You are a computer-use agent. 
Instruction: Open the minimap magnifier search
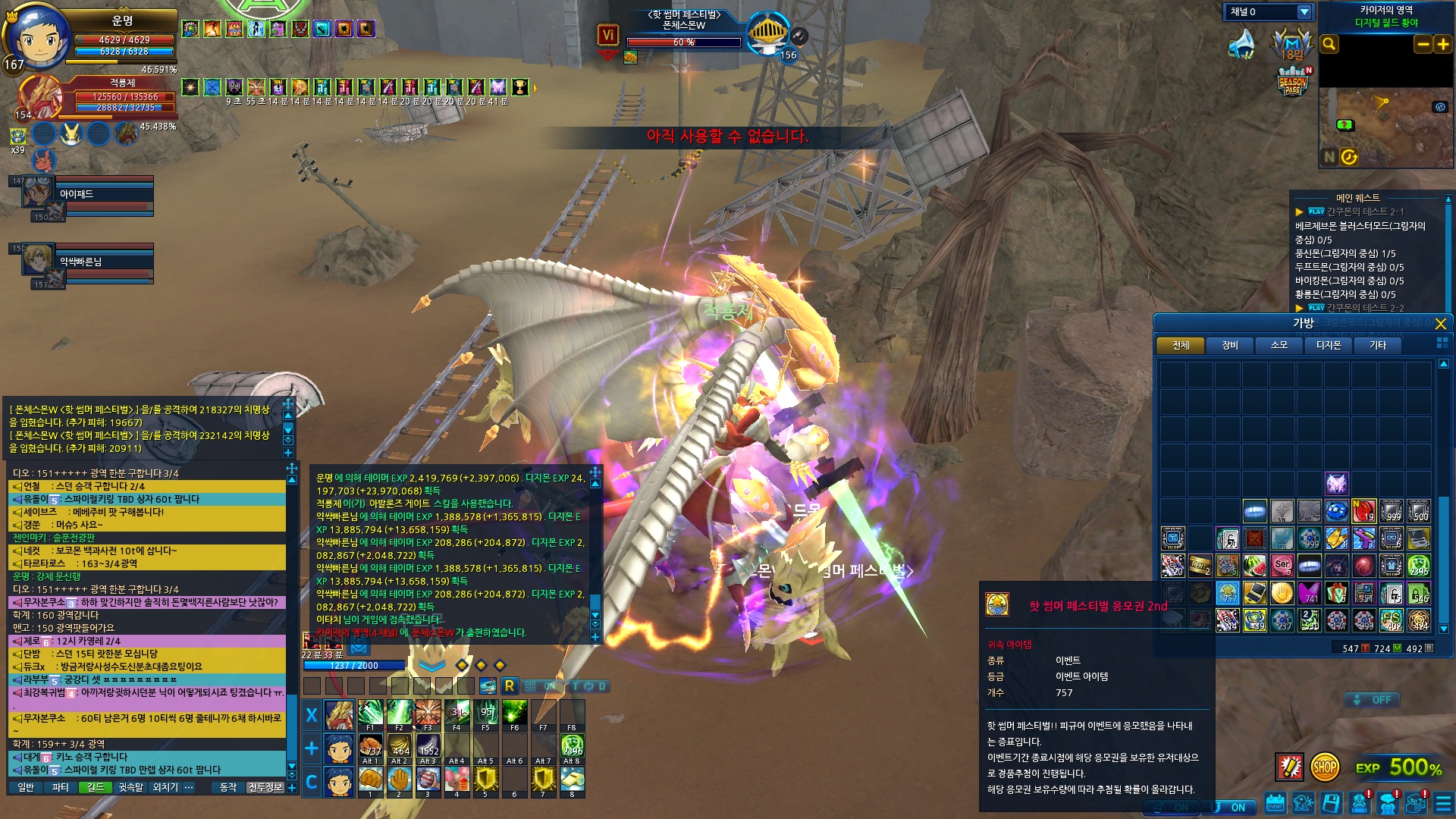1329,45
